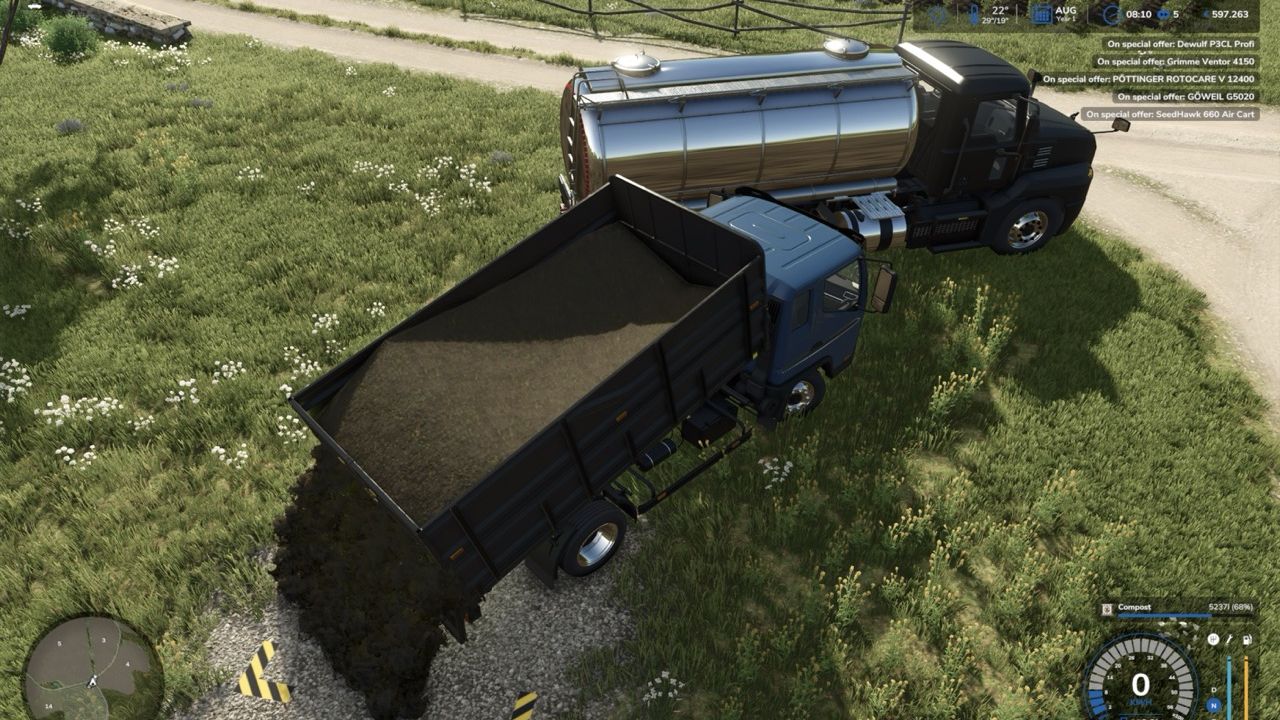The height and width of the screenshot is (720, 1280).
Task: Open the circular minimap
Action: (x=92, y=668)
